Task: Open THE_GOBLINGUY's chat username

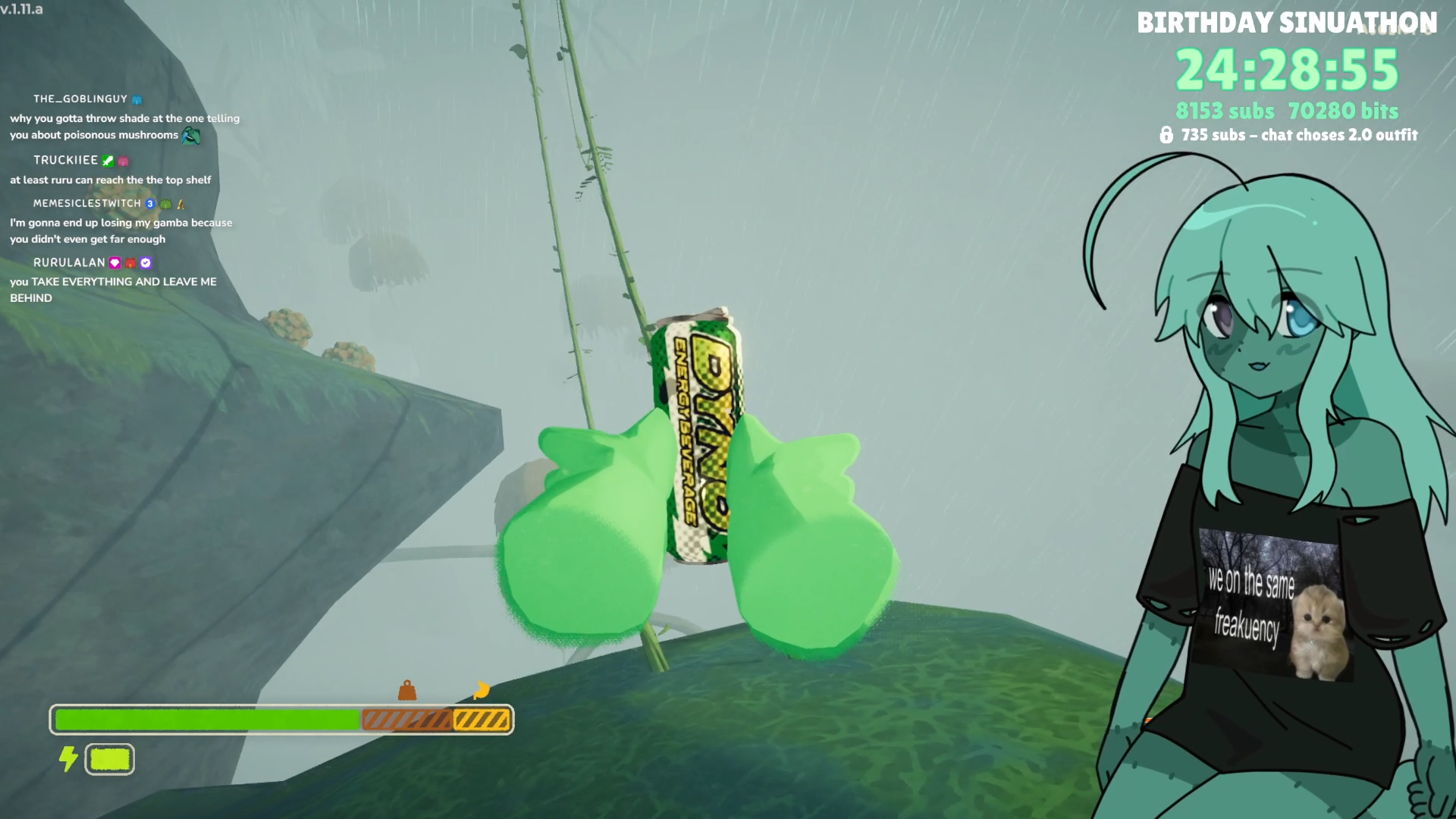Action: [80, 99]
